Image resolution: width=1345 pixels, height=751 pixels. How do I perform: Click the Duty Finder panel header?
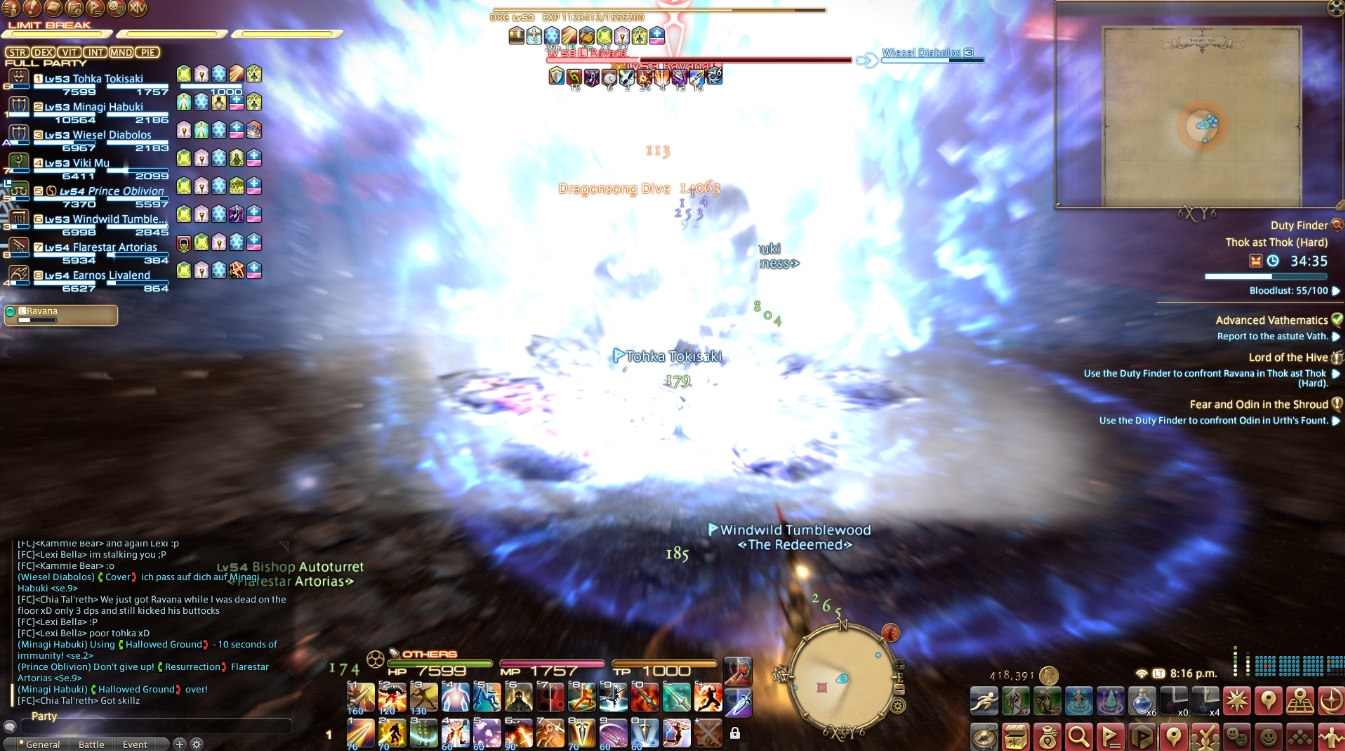(x=1299, y=226)
